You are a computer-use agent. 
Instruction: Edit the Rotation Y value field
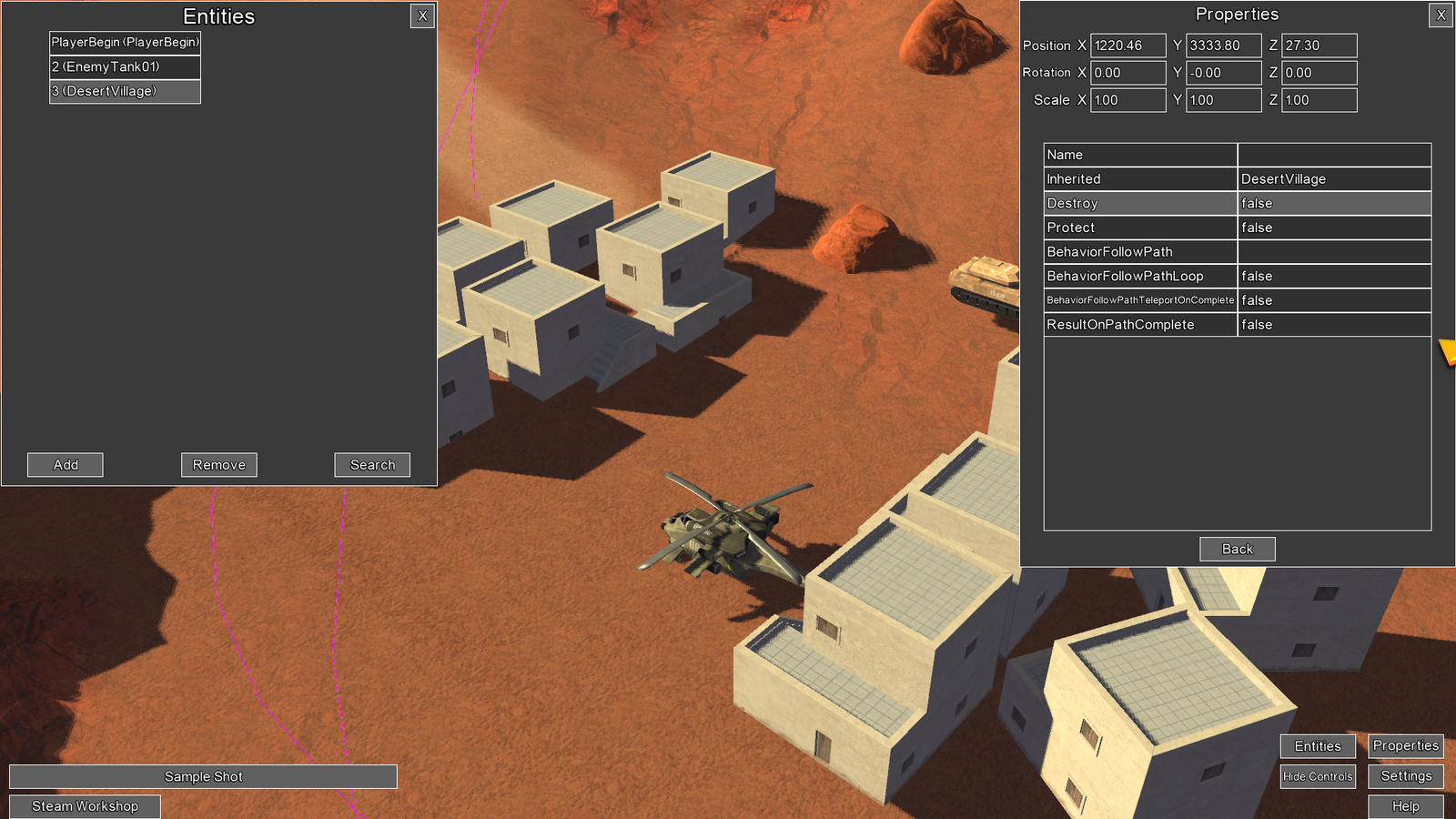coord(1223,72)
